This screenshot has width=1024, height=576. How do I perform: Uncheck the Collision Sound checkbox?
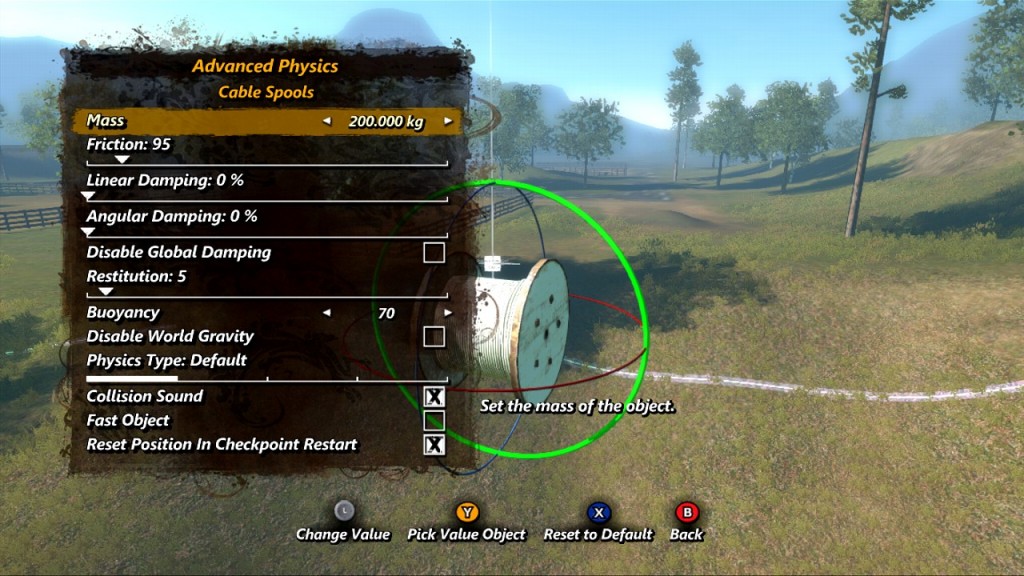pos(433,397)
